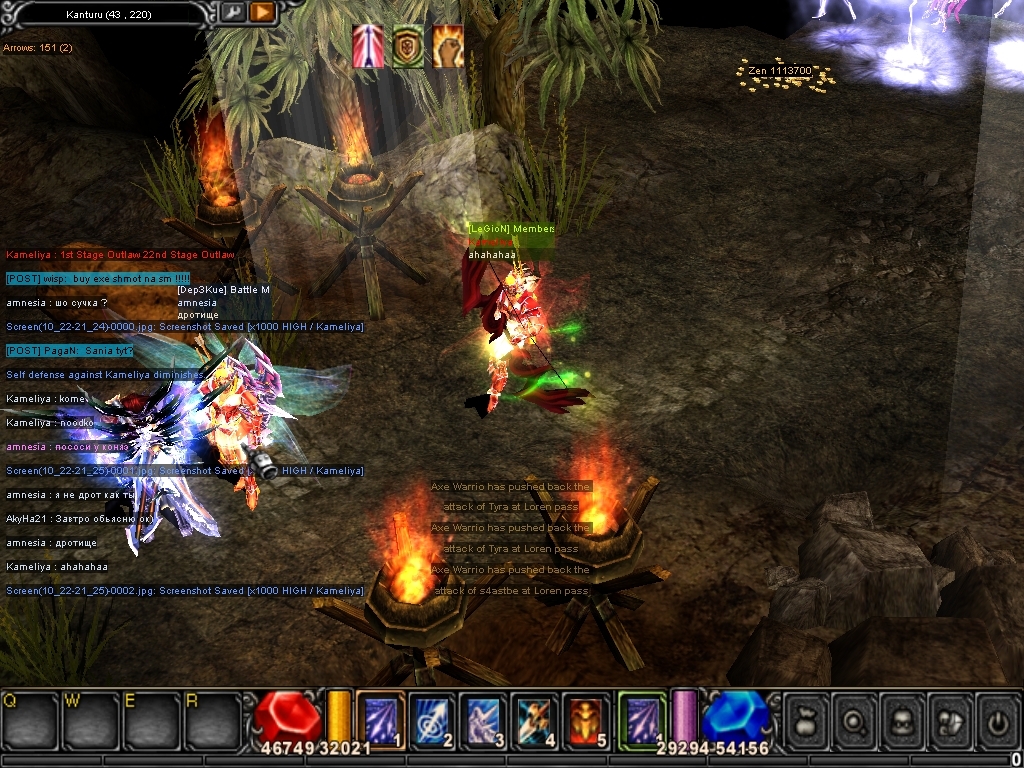Select the flaming fist buff icon

(x=447, y=46)
